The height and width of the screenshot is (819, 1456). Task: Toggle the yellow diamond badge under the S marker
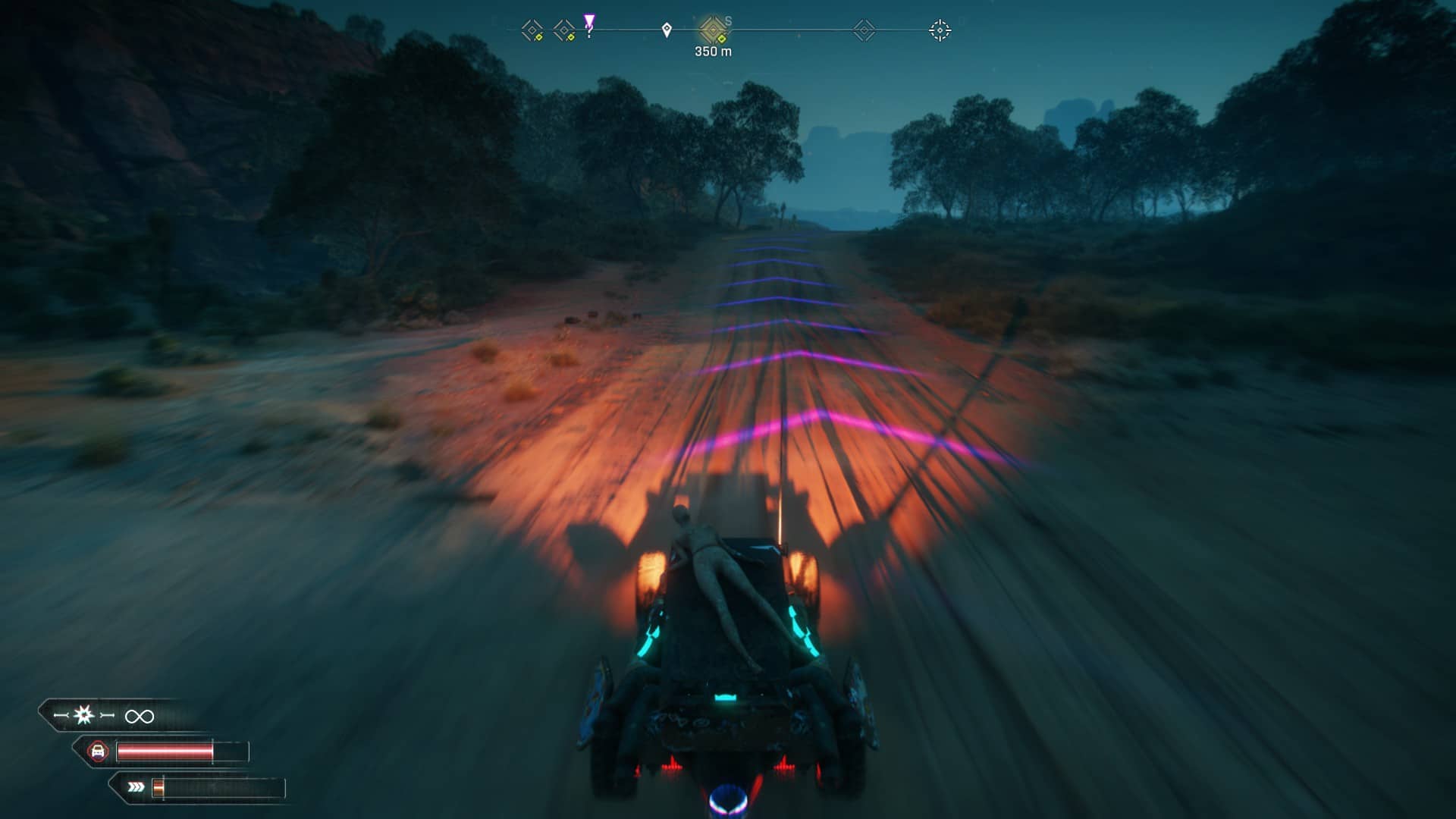[x=722, y=39]
